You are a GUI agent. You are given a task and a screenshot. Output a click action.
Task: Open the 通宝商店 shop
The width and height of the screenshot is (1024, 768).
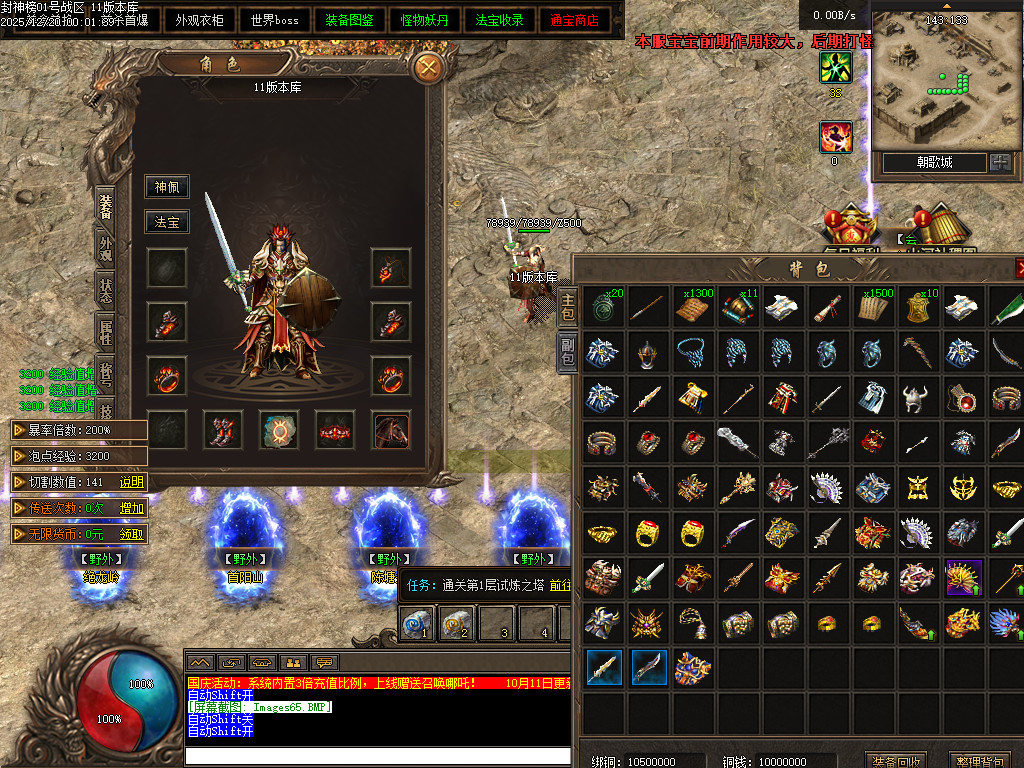(574, 20)
